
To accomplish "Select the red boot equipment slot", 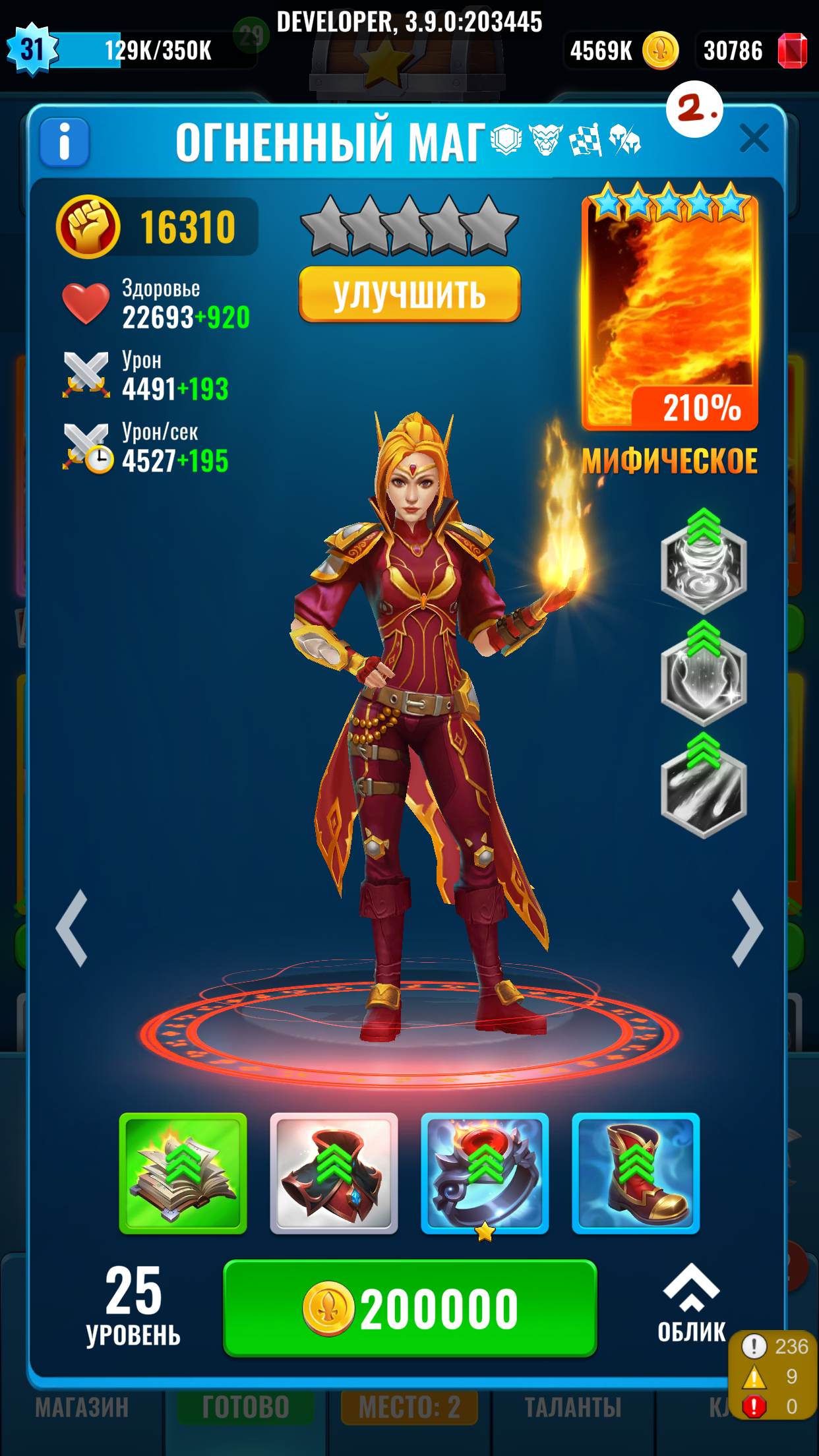I will click(x=636, y=1173).
